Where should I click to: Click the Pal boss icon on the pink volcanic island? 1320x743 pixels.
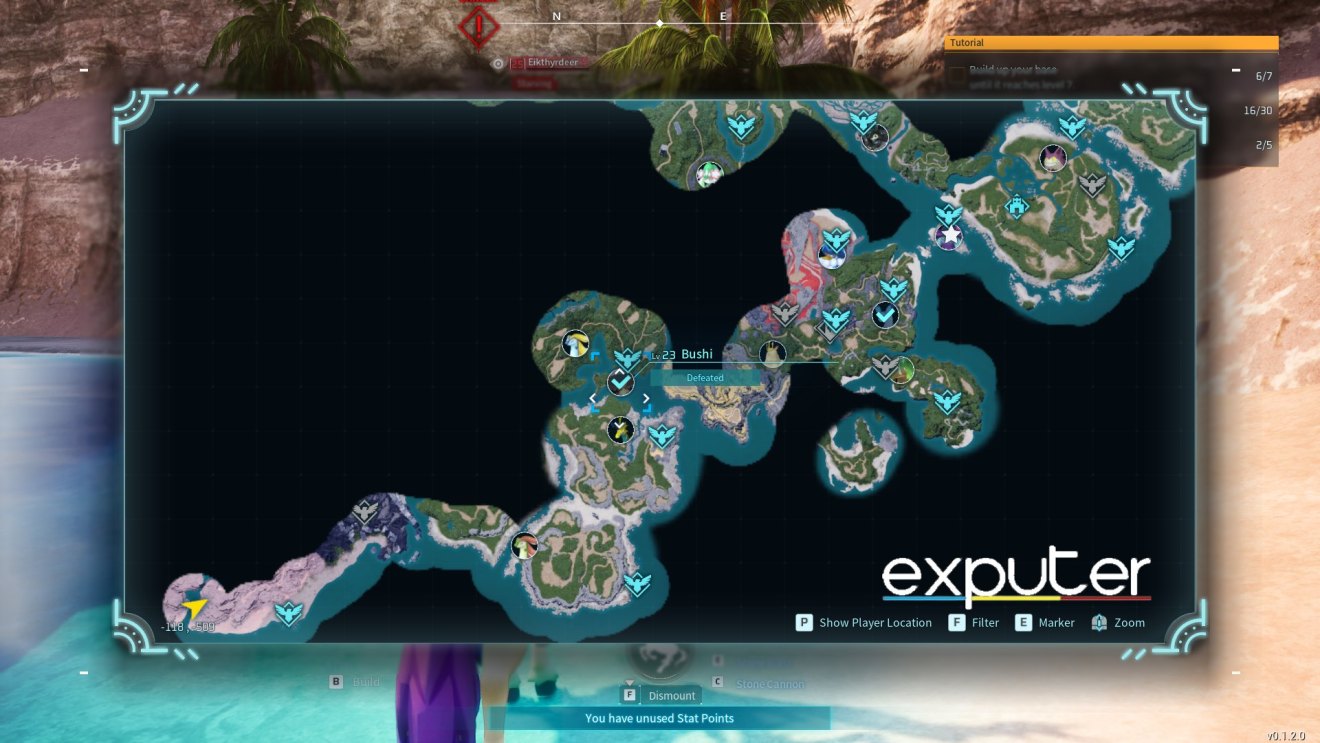833,258
